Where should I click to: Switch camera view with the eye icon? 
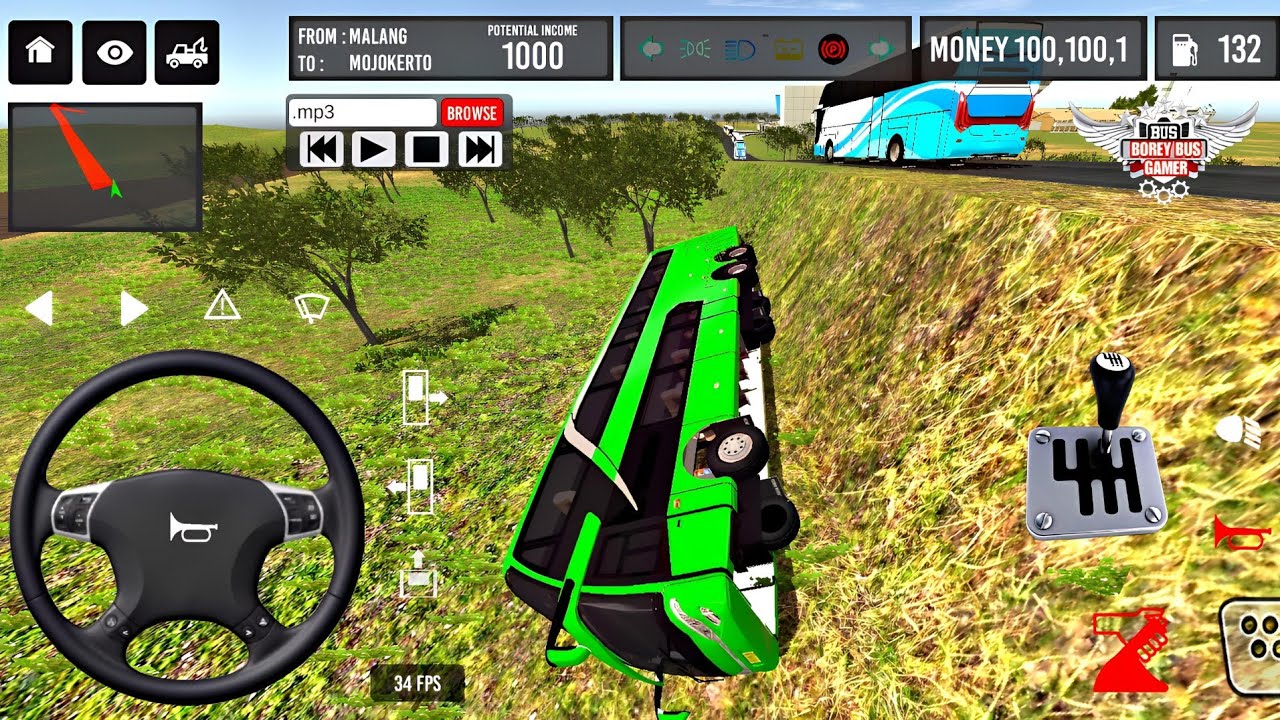[x=114, y=52]
